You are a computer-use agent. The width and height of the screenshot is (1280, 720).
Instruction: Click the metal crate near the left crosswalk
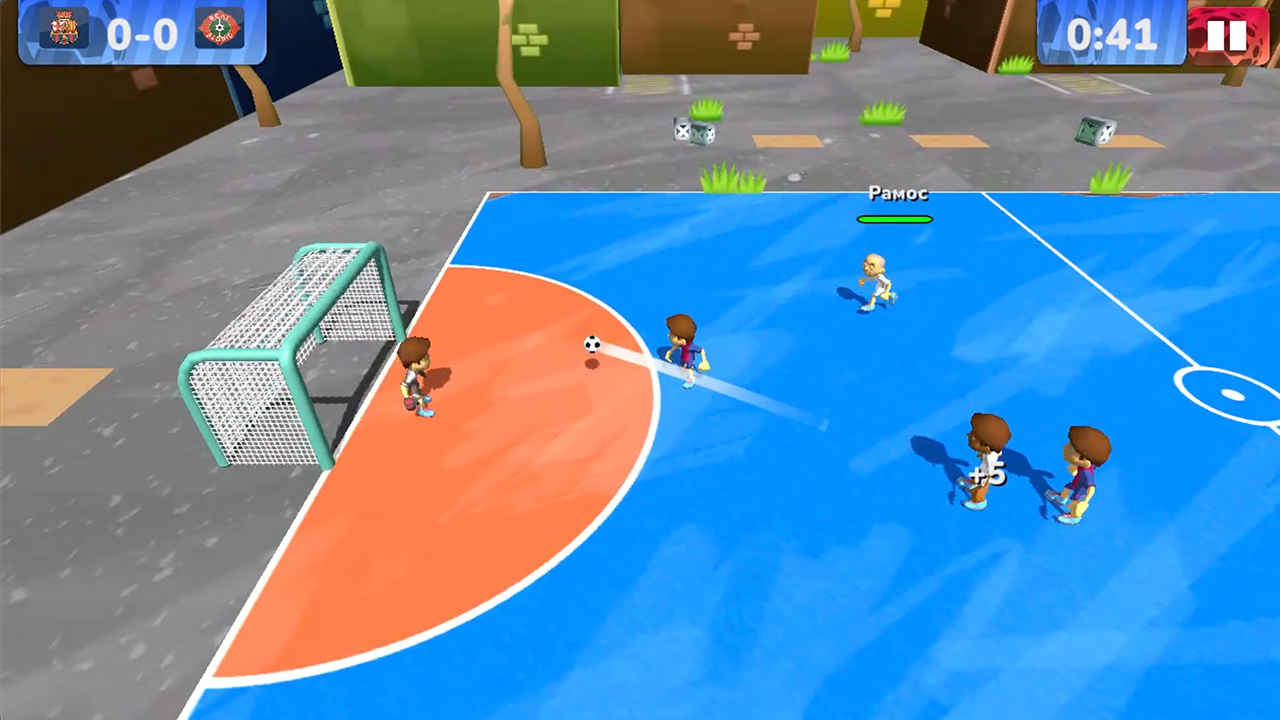(695, 132)
